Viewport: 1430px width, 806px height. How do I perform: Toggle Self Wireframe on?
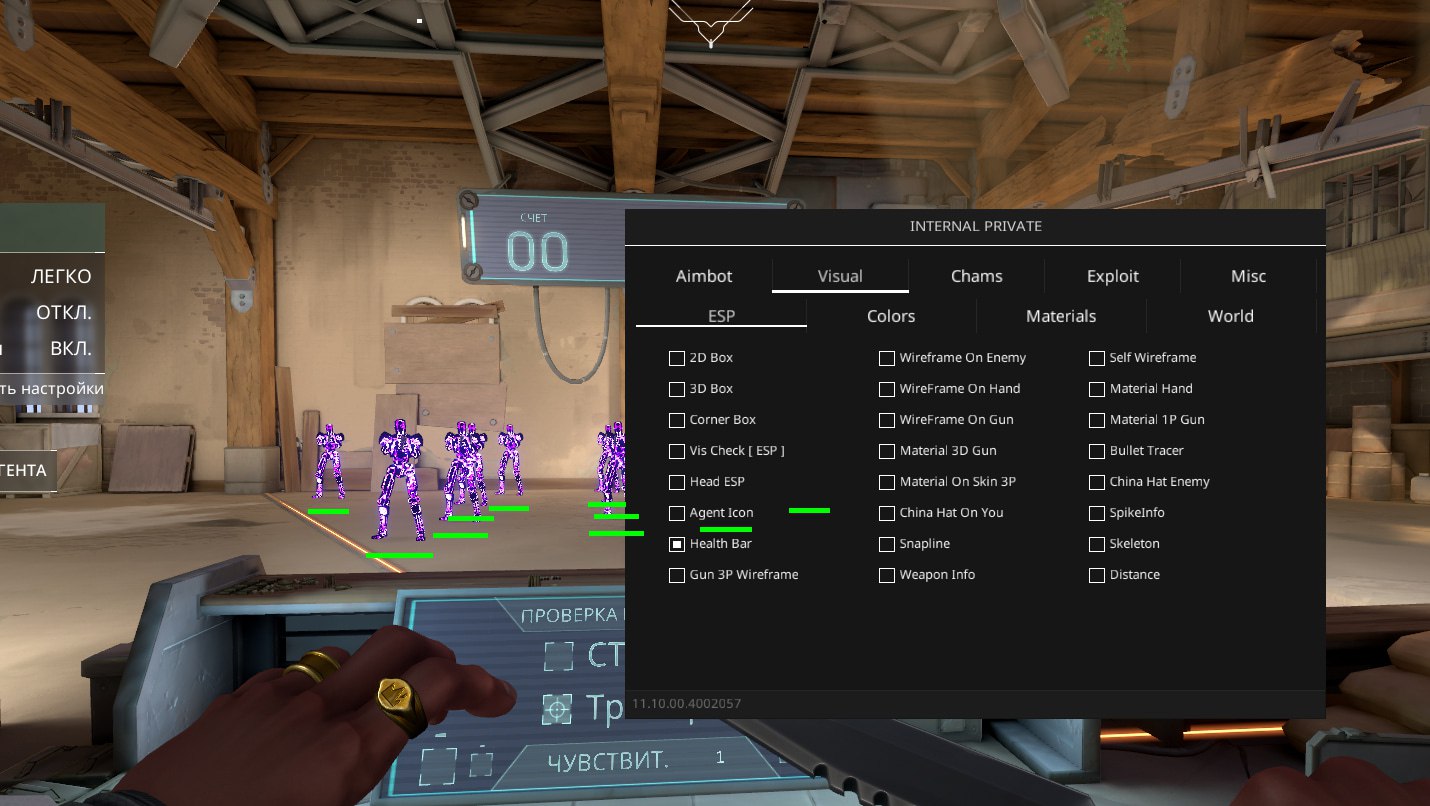pyautogui.click(x=1097, y=358)
